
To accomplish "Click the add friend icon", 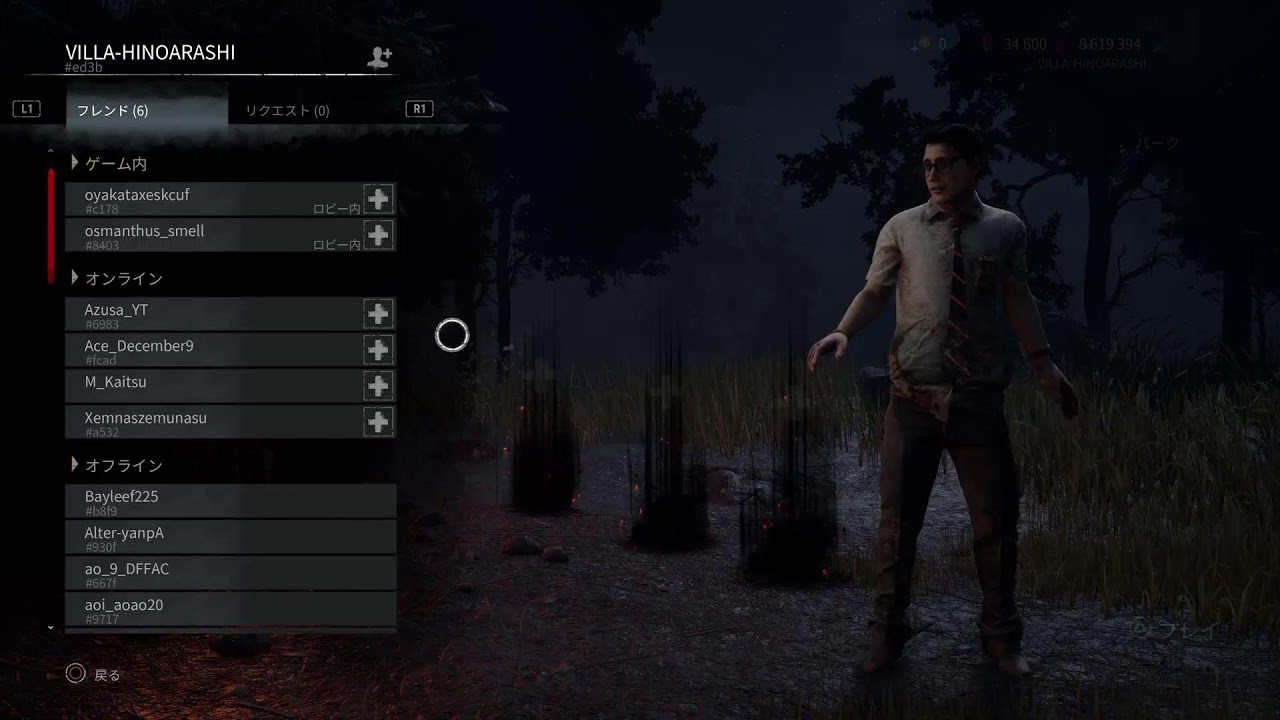I will coord(379,57).
